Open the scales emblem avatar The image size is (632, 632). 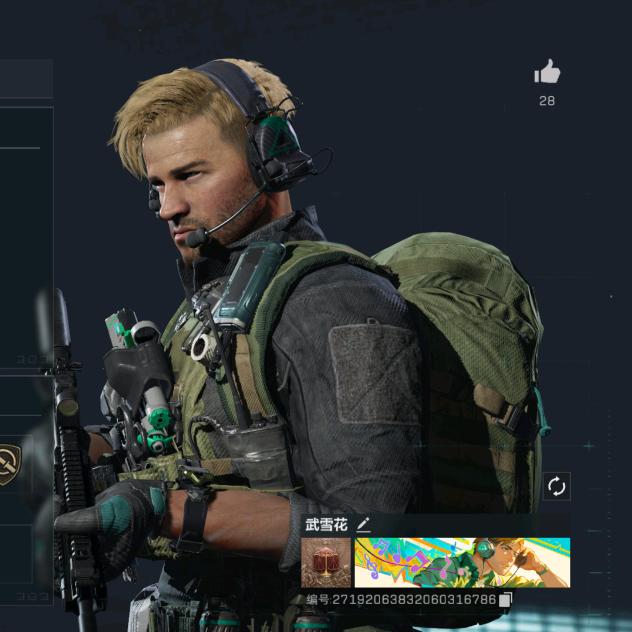pos(326,563)
